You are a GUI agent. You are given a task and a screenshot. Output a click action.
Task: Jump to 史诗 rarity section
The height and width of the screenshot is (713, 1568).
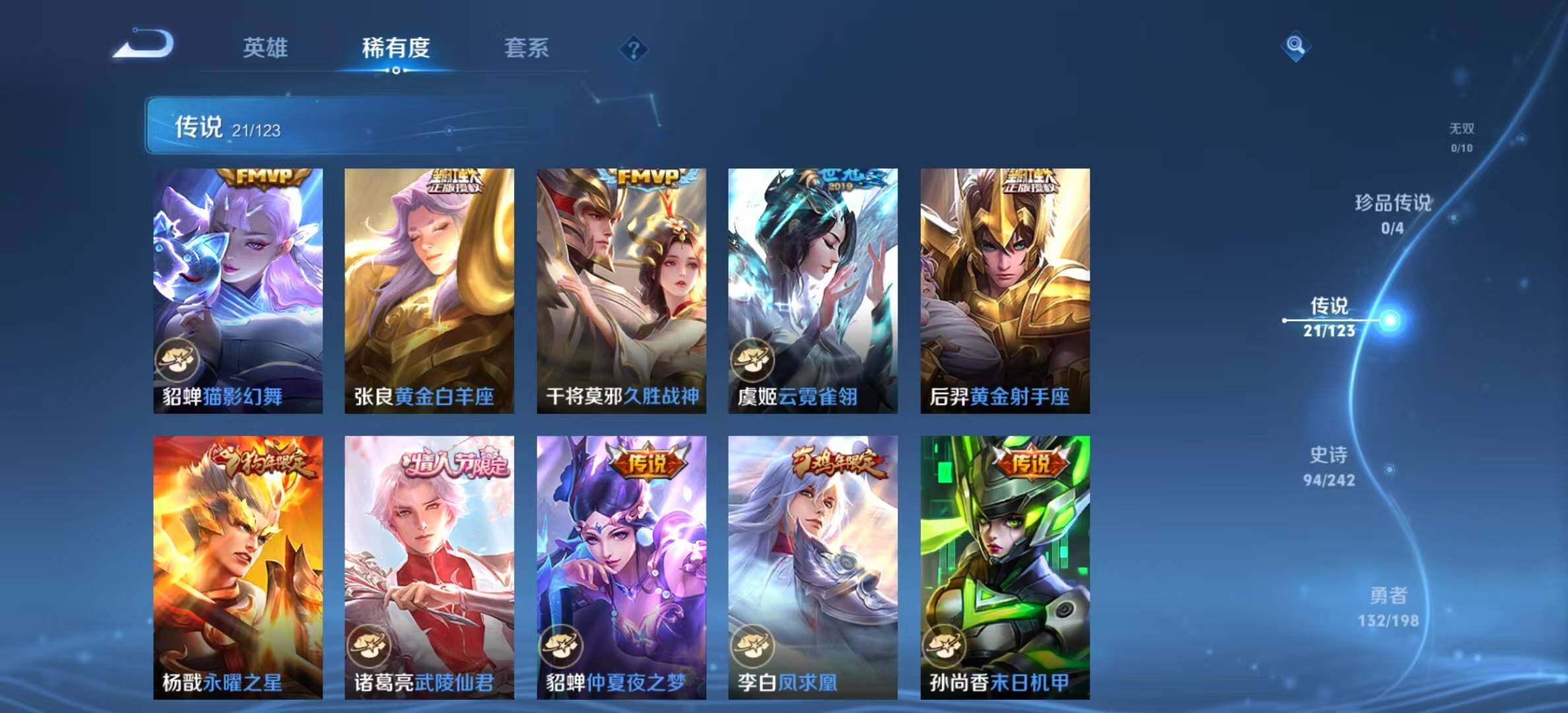click(x=1328, y=466)
